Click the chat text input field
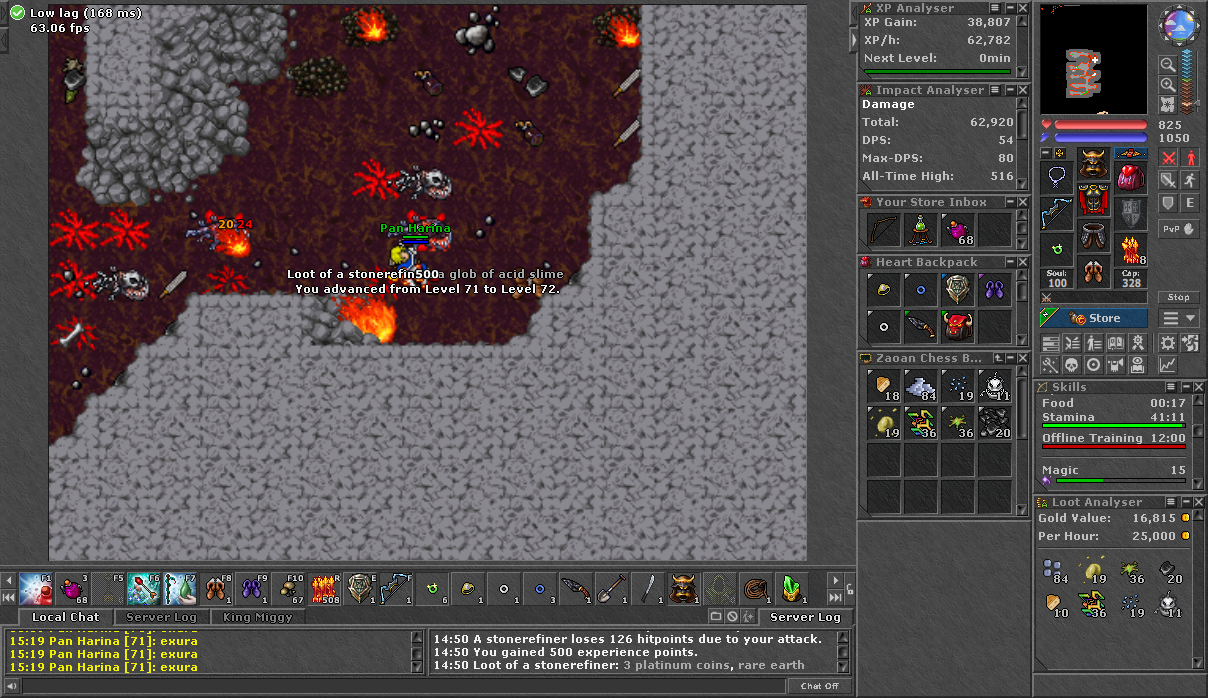1208x698 pixels. tap(400, 686)
